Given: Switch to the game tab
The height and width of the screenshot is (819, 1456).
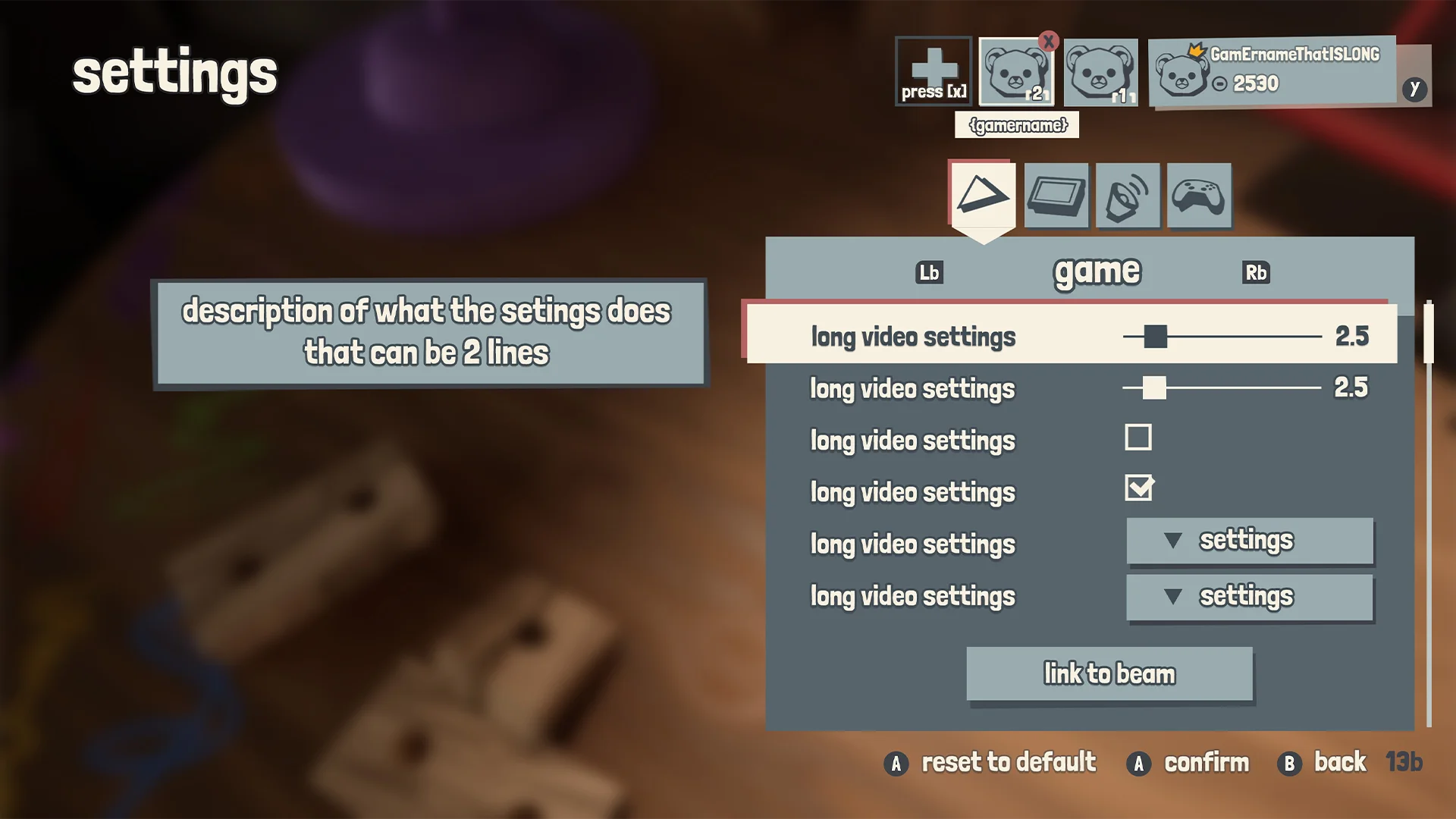Looking at the screenshot, I should pos(1098,271).
